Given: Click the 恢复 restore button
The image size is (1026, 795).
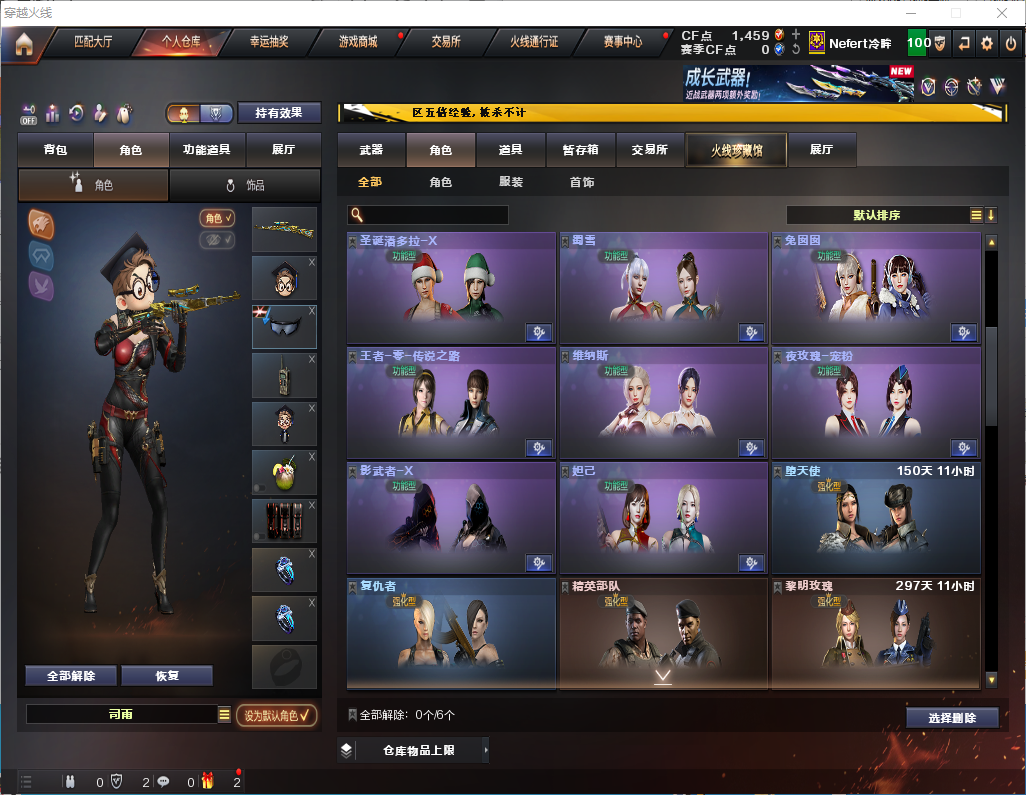Looking at the screenshot, I should coord(167,676).
